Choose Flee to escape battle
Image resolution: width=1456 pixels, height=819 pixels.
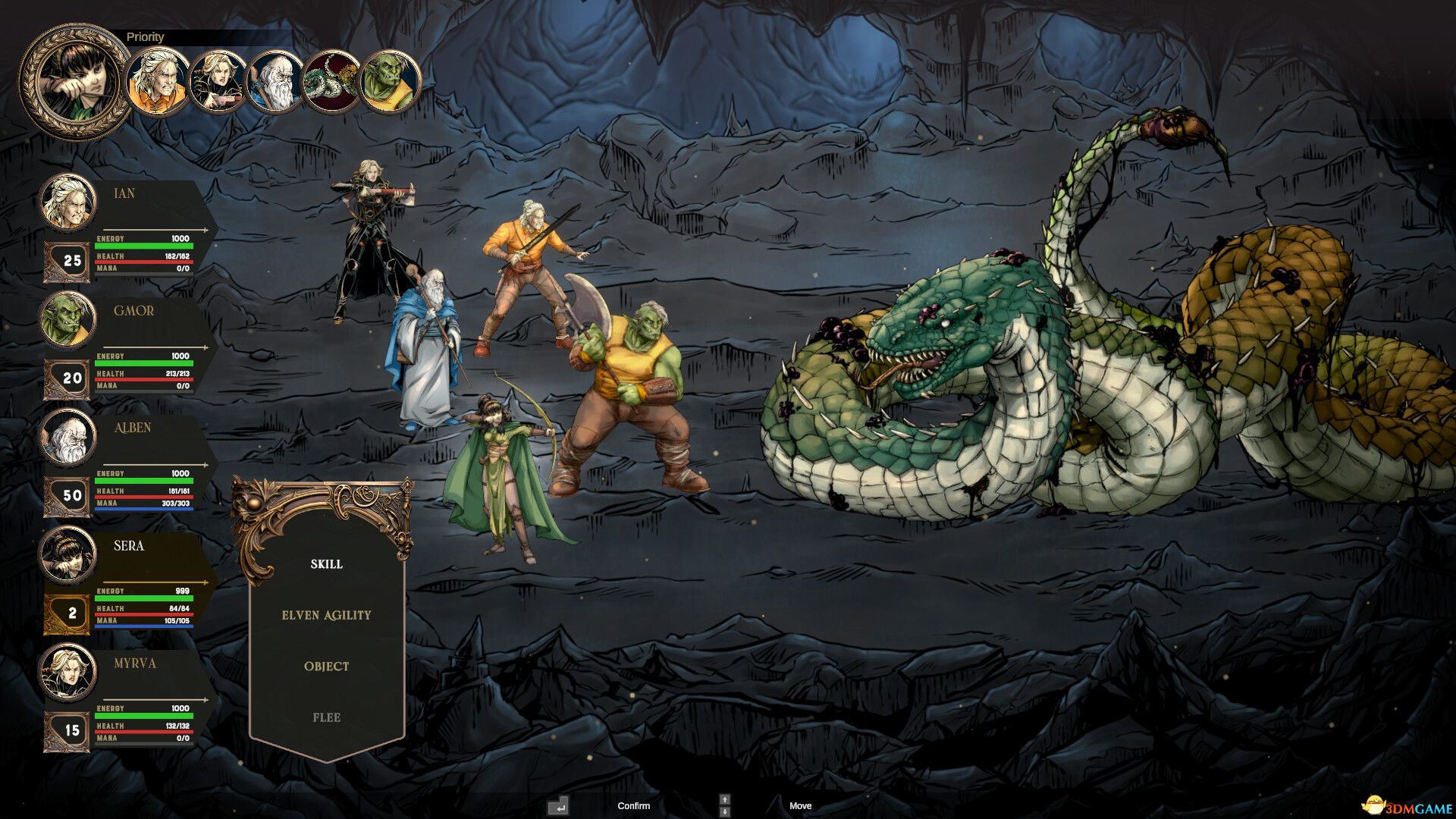coord(326,717)
